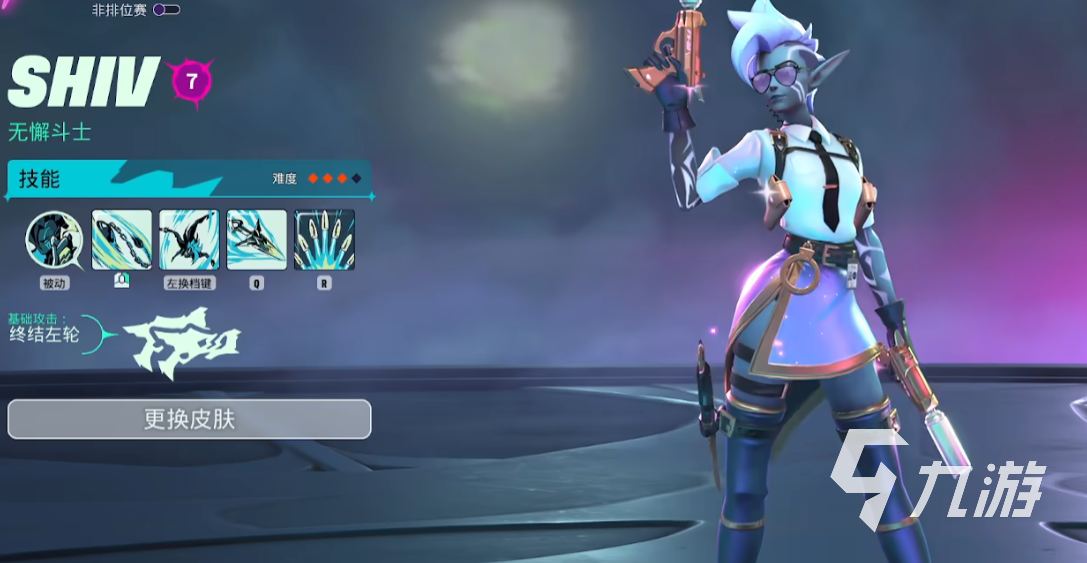Open the R bullet barrage ultimate icon

pos(324,240)
